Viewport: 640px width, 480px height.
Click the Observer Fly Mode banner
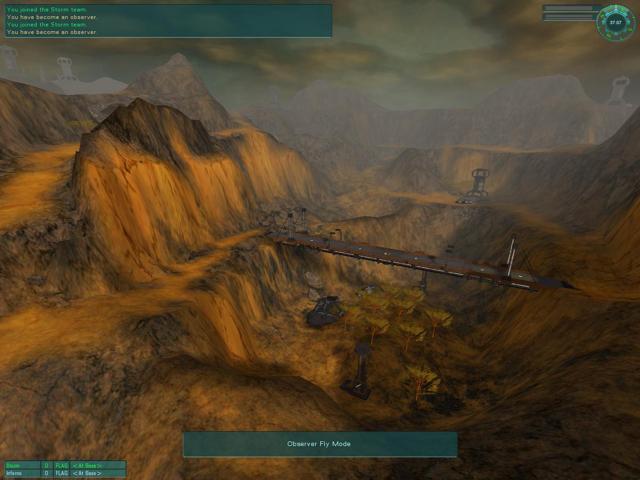(x=319, y=443)
